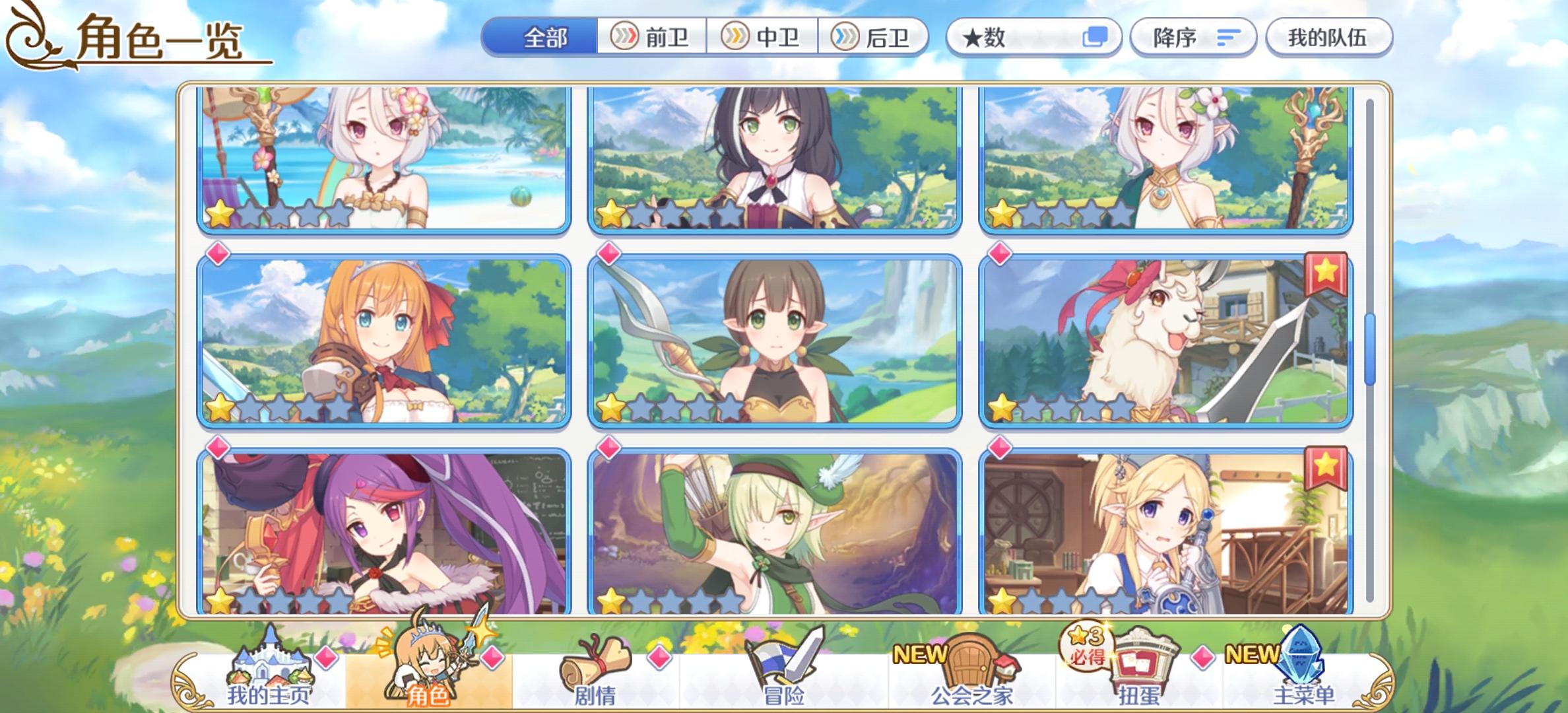1568x713 pixels.
Task: Click the copy icon beside ★数 filter
Action: click(x=1097, y=38)
